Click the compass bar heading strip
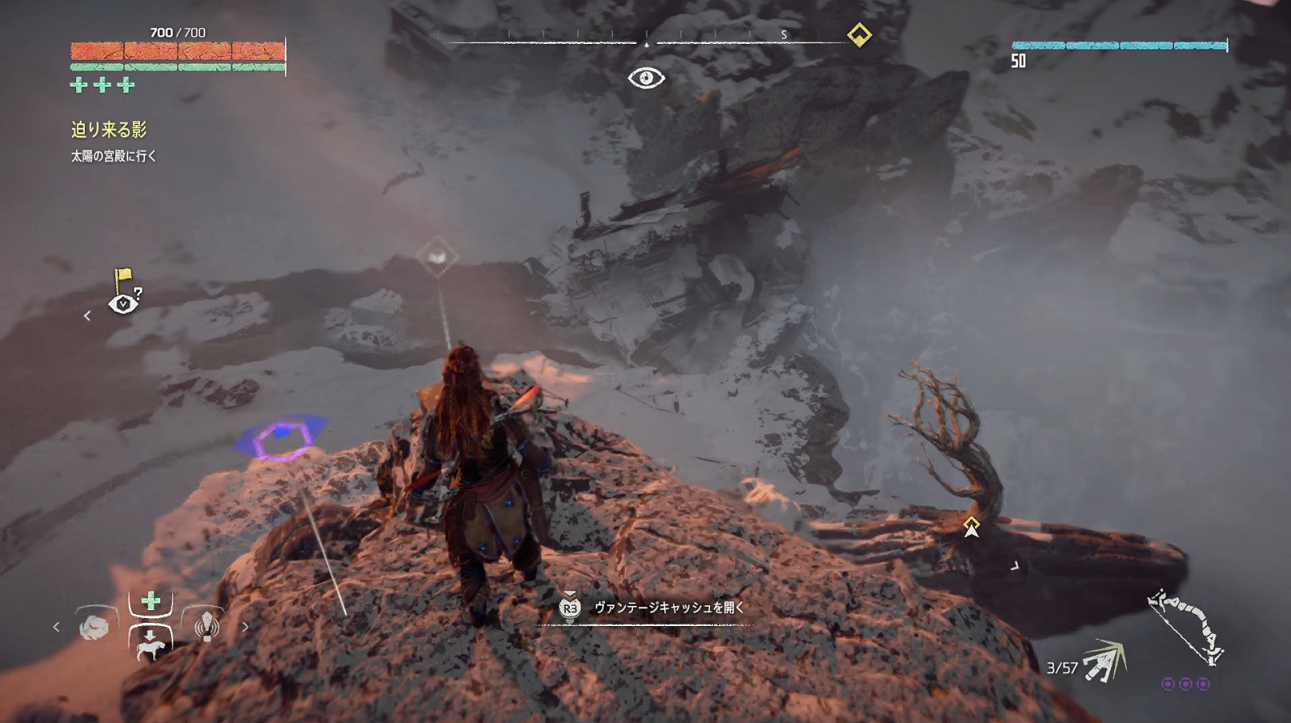This screenshot has width=1291, height=723. [x=648, y=39]
